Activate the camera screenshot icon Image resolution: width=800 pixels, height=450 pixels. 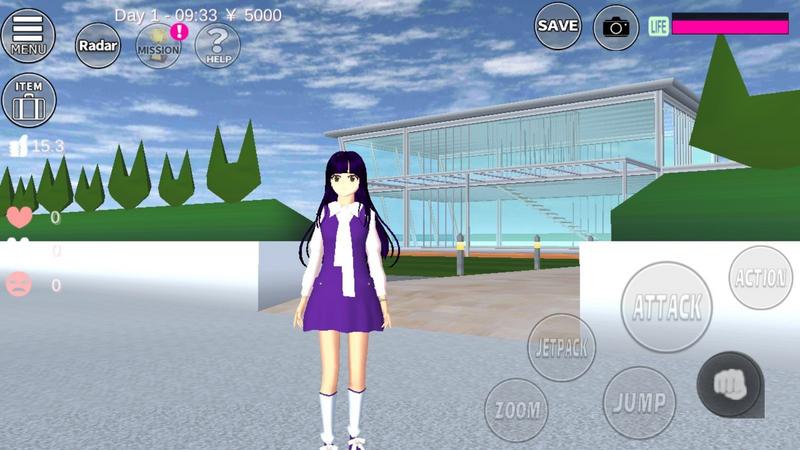(x=616, y=27)
